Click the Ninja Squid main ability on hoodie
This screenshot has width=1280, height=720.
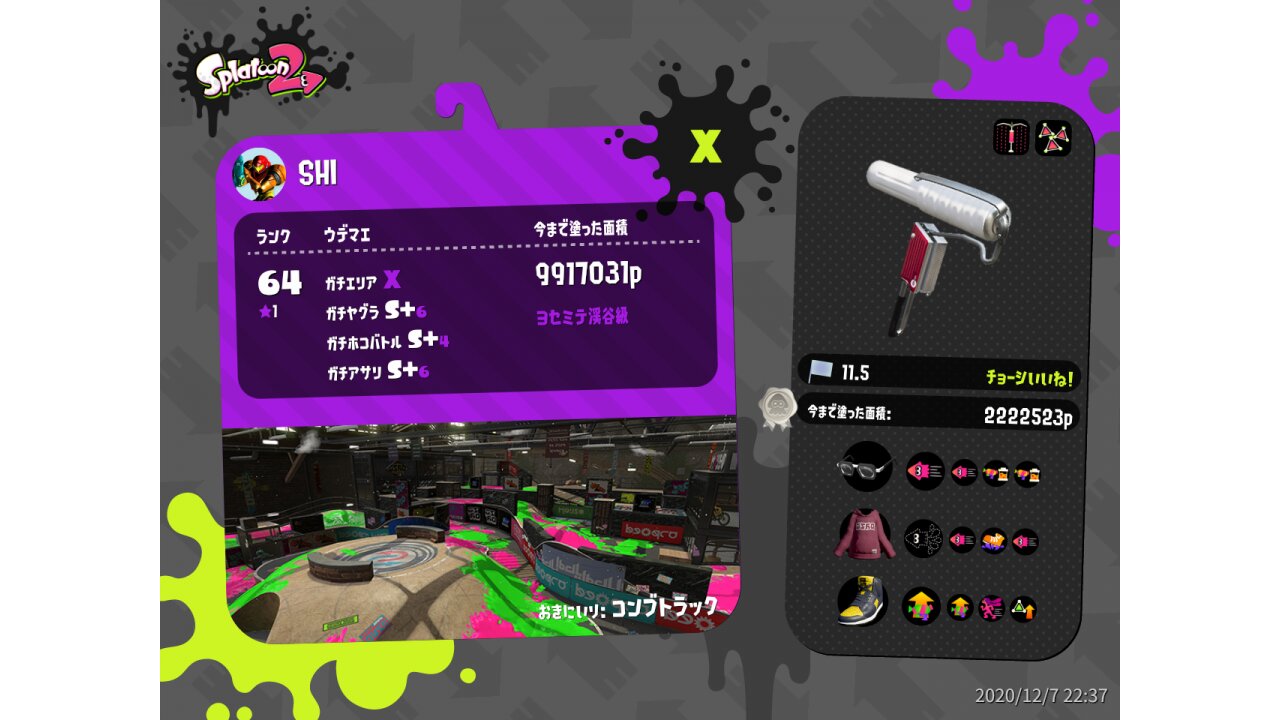924,539
